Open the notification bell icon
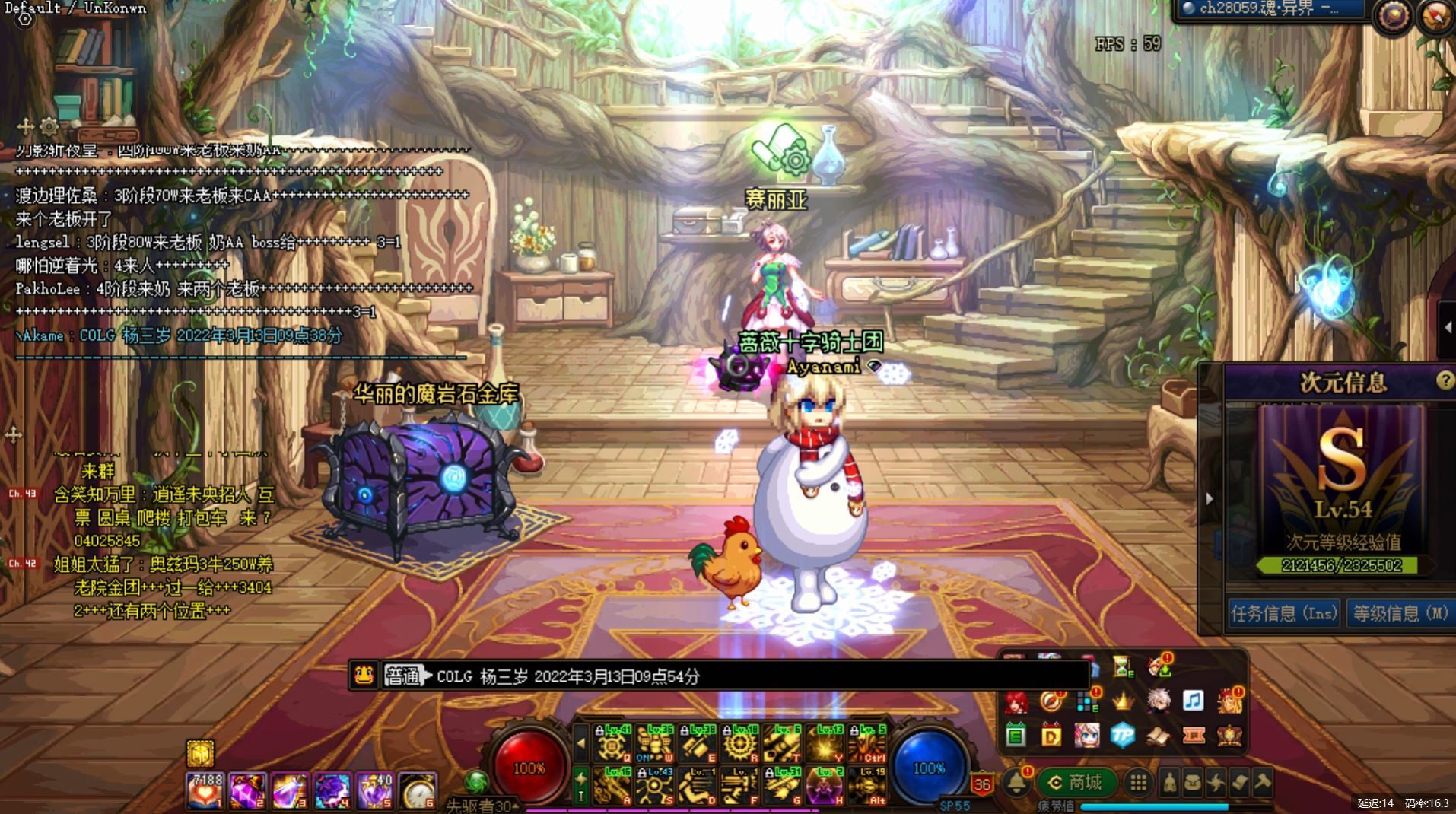 pos(1016,782)
